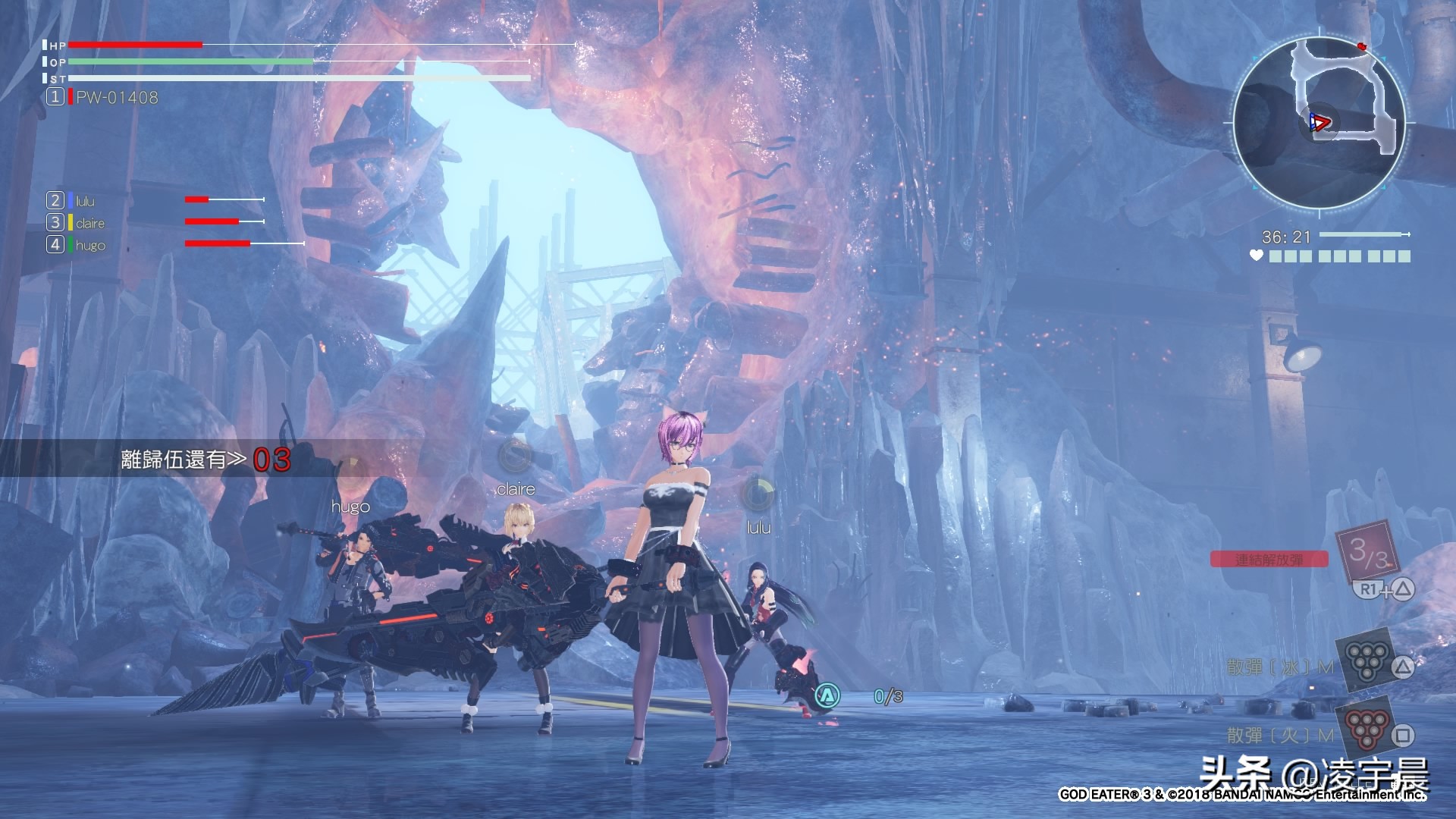This screenshot has width=1456, height=819.
Task: Choose the fire shotgun bullet icon
Action: point(1363,726)
